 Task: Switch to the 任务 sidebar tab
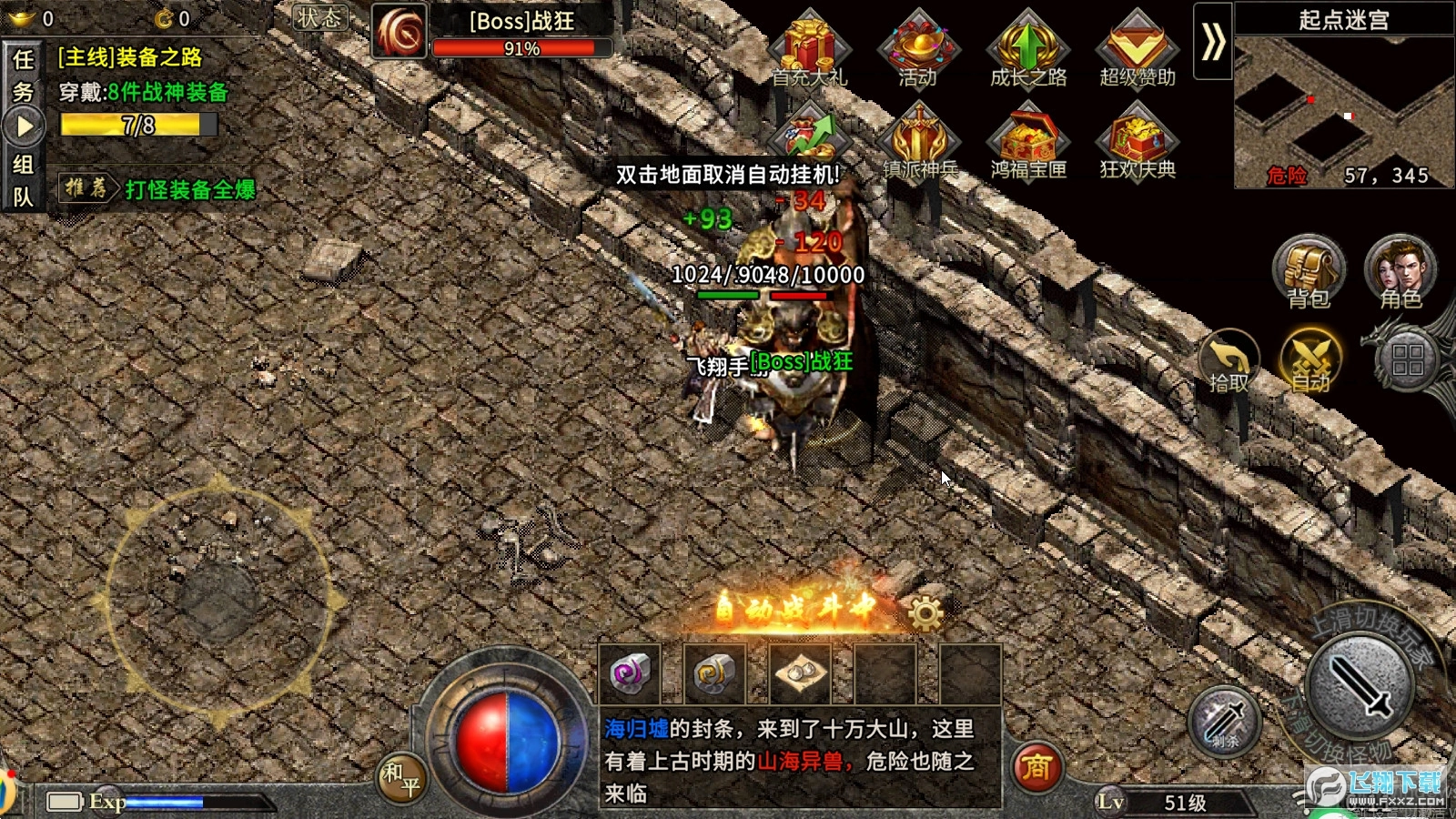[x=23, y=73]
